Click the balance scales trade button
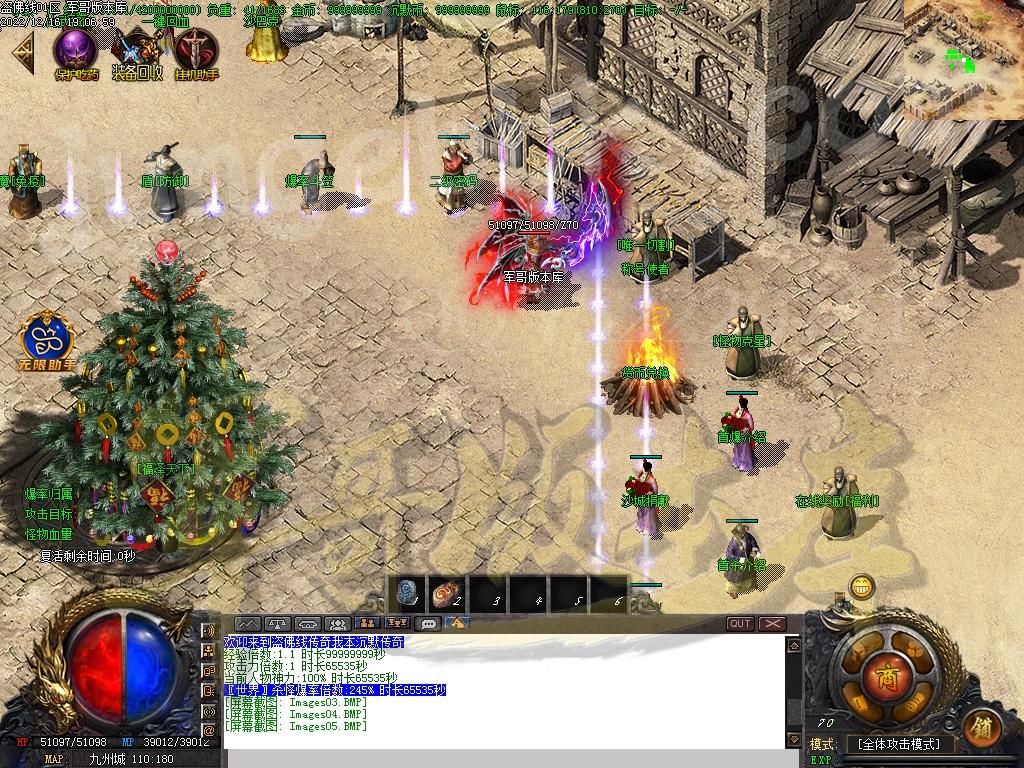 tap(277, 624)
